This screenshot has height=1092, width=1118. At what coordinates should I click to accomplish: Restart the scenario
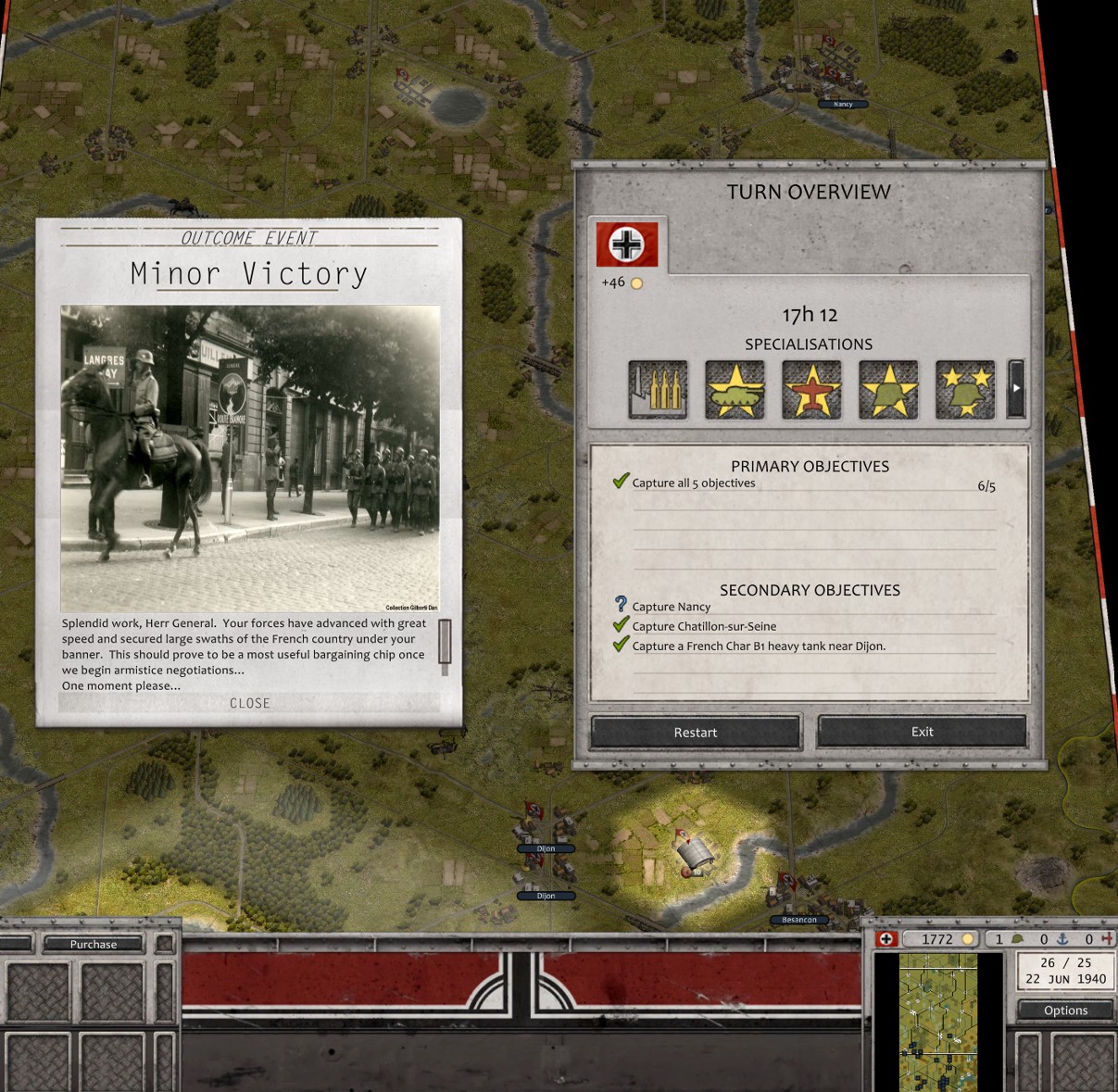[x=695, y=732]
